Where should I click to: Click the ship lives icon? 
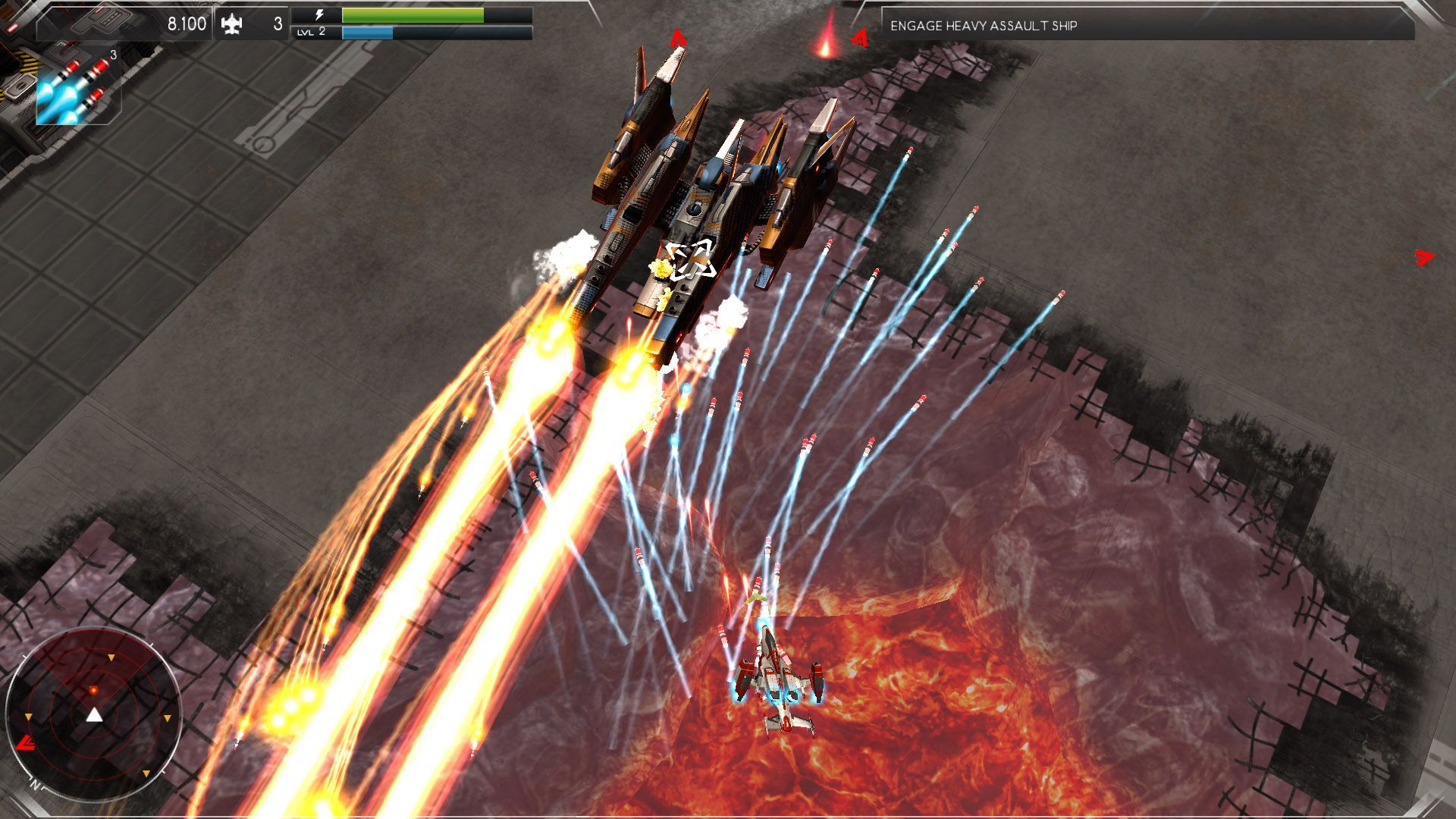(x=231, y=24)
